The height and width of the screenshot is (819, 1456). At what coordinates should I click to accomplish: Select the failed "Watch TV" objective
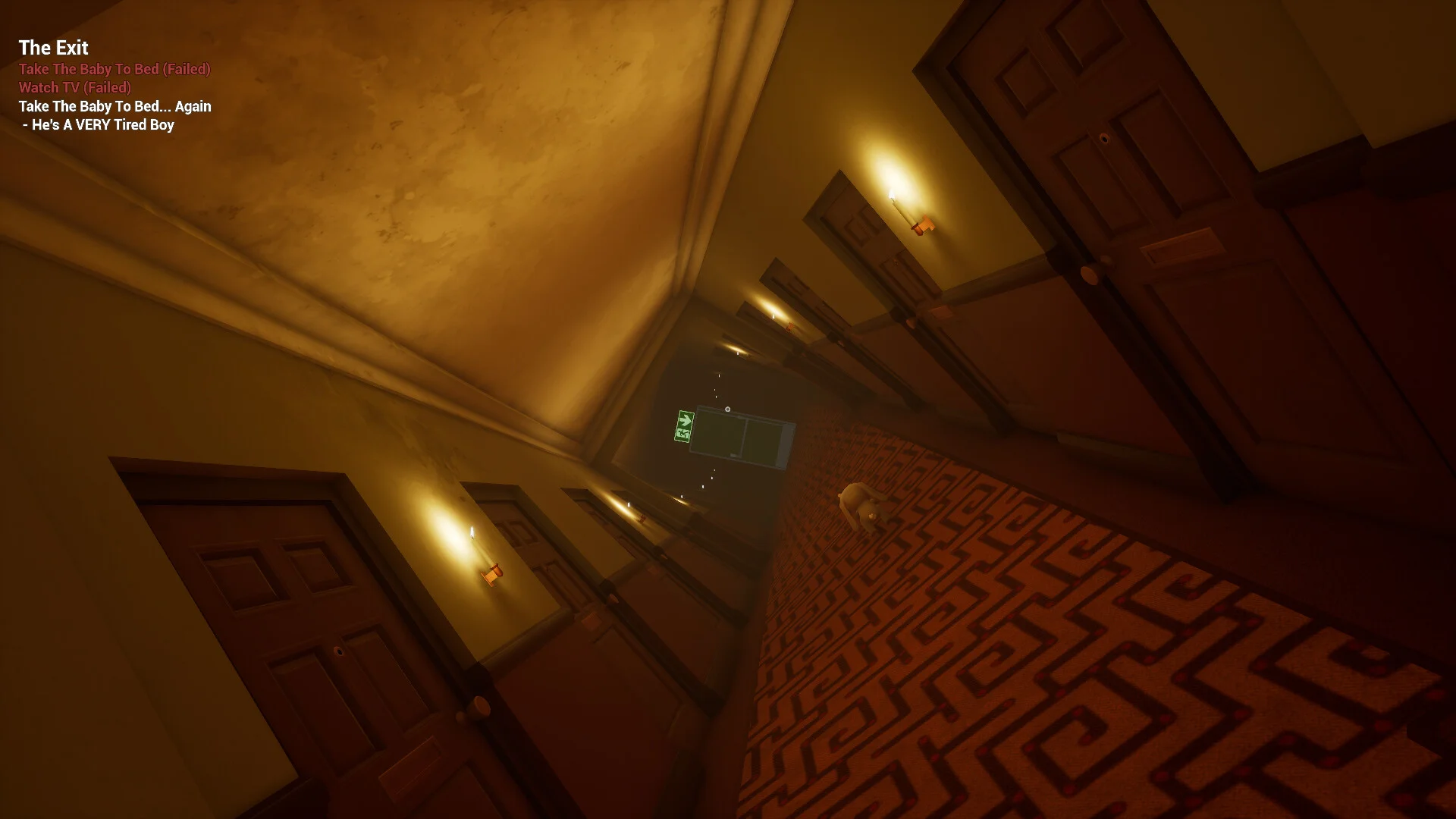(75, 88)
